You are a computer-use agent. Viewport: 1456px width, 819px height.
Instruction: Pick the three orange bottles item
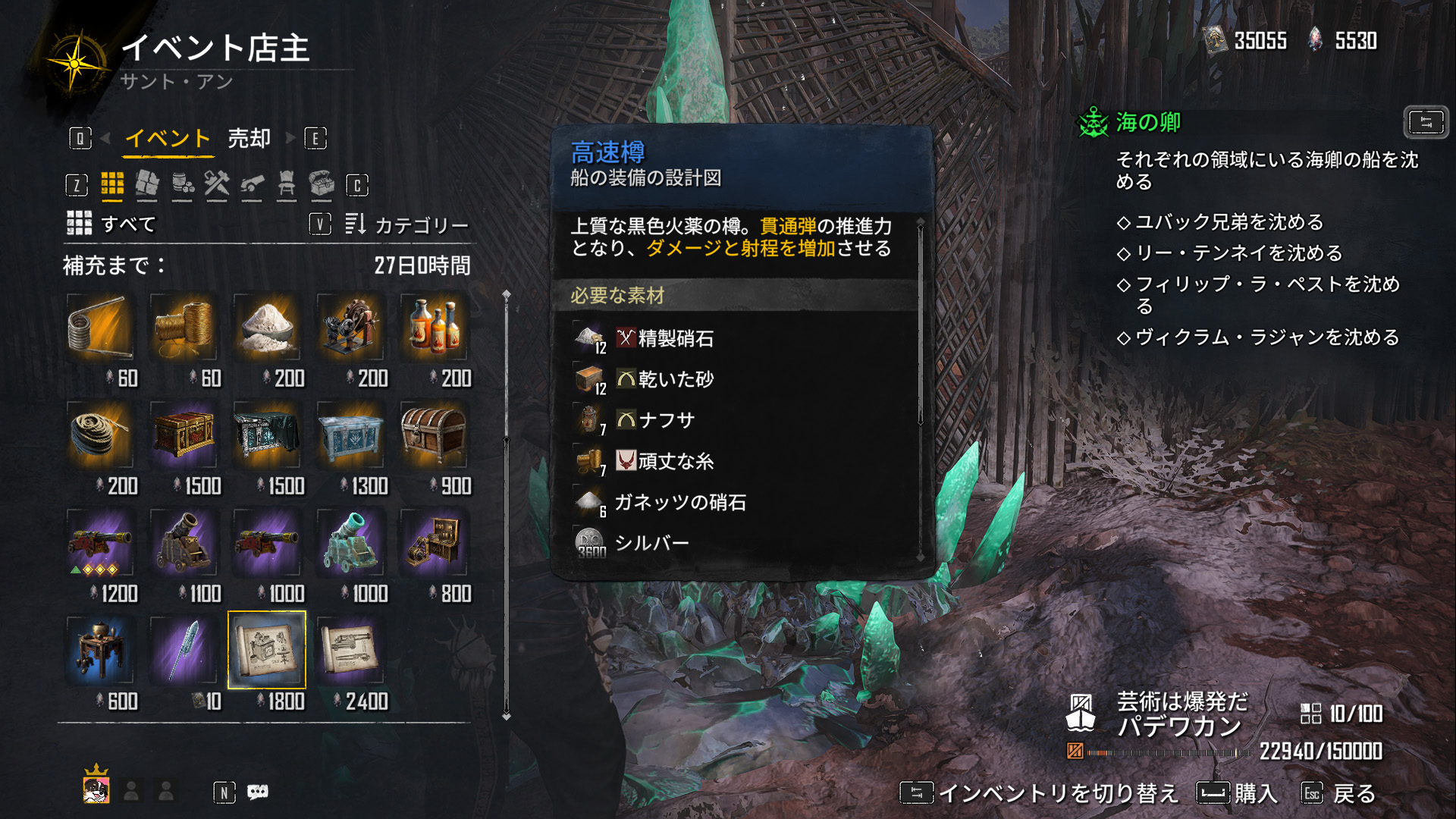[x=434, y=328]
